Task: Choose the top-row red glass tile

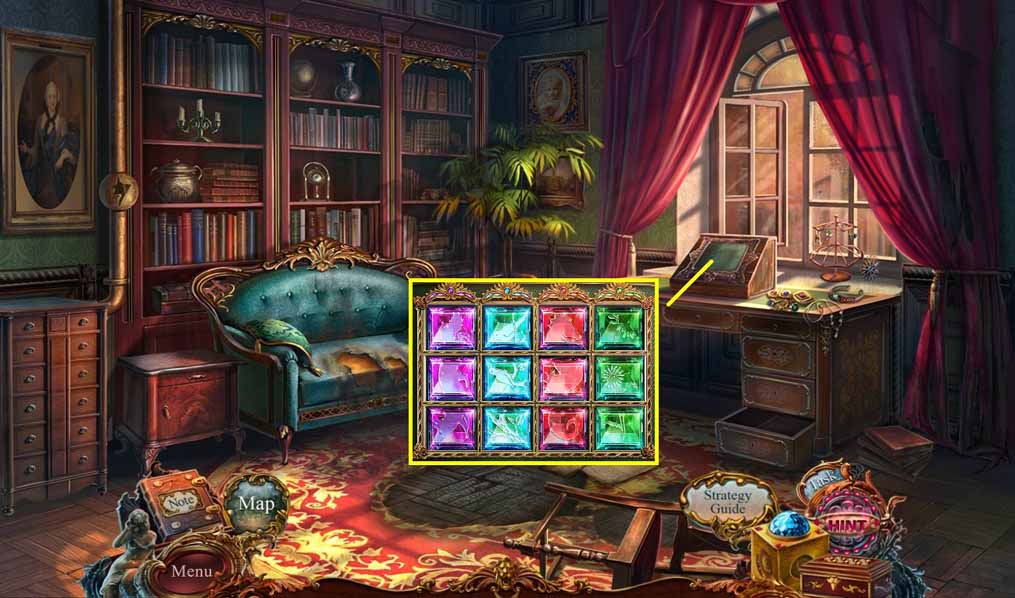Action: 563,326
